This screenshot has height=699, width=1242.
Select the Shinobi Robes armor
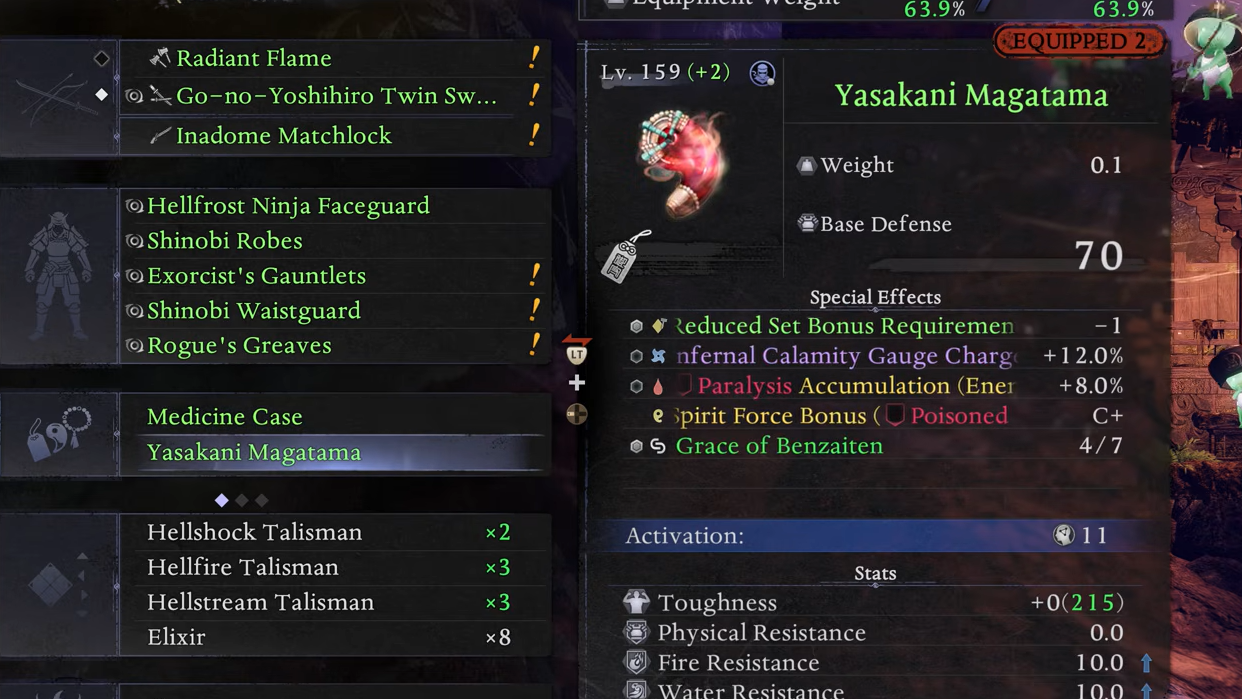(x=225, y=241)
